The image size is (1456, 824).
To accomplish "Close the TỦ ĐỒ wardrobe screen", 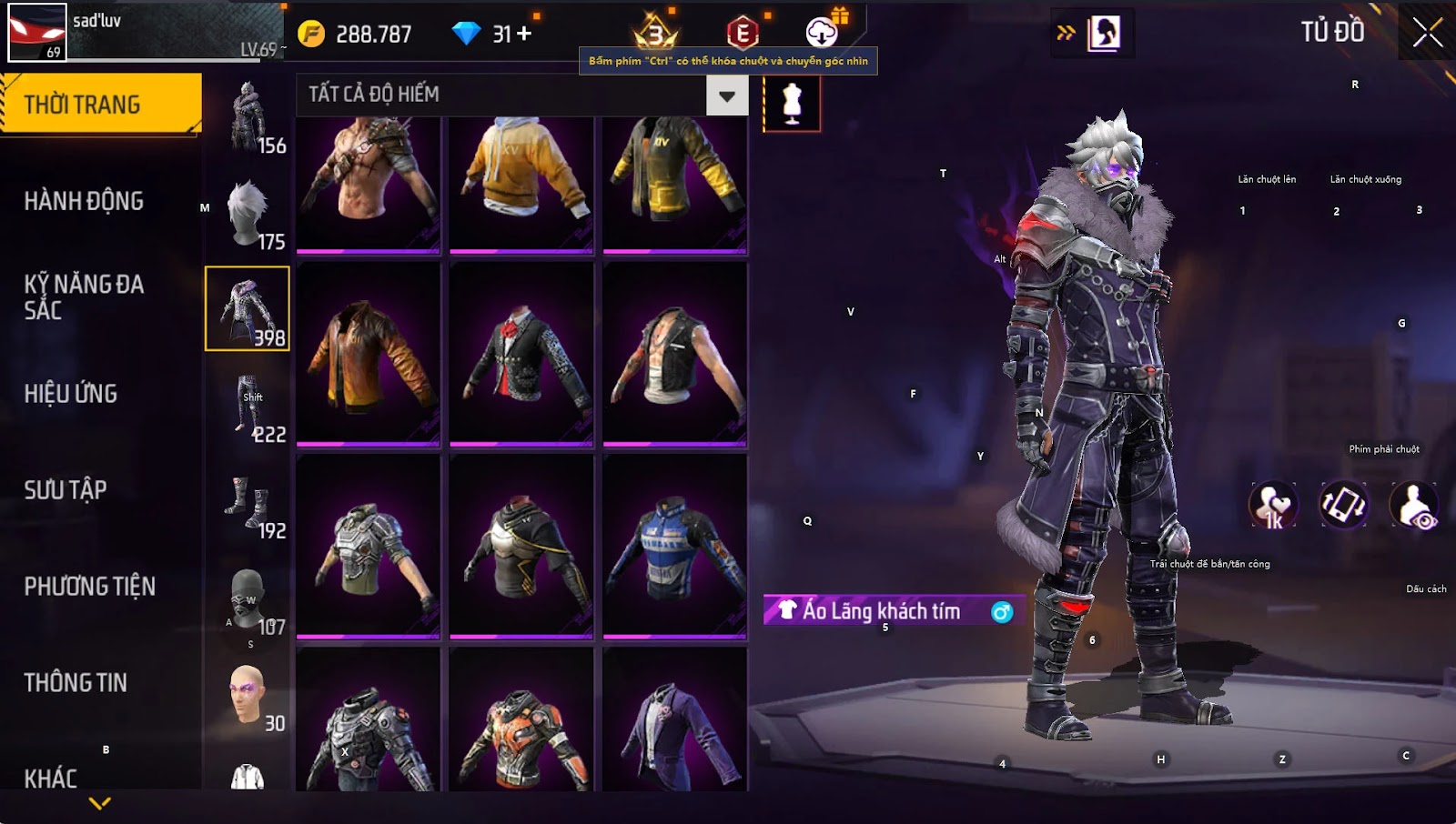I will (1427, 33).
